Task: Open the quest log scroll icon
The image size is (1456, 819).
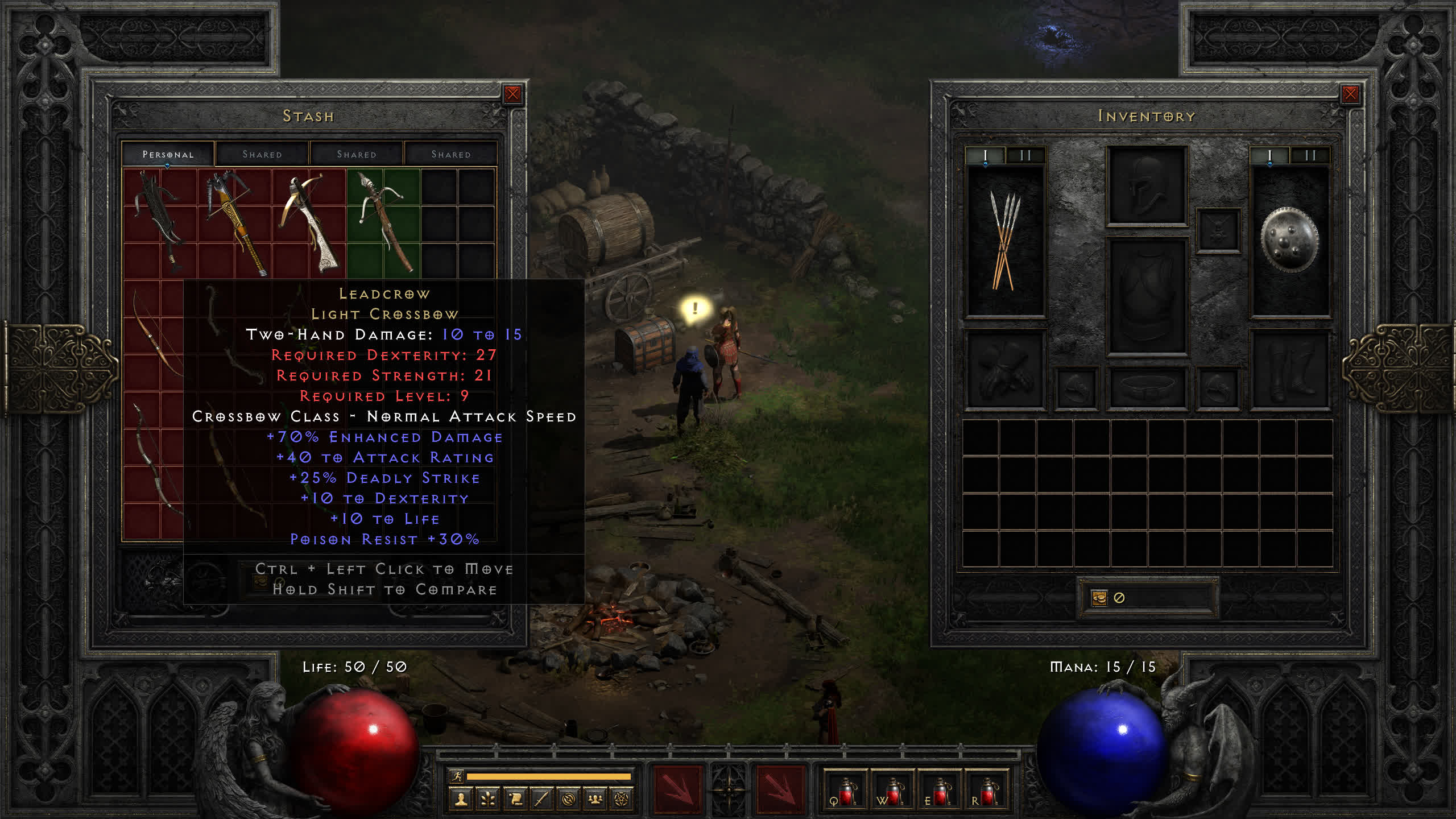Action: coord(515,800)
